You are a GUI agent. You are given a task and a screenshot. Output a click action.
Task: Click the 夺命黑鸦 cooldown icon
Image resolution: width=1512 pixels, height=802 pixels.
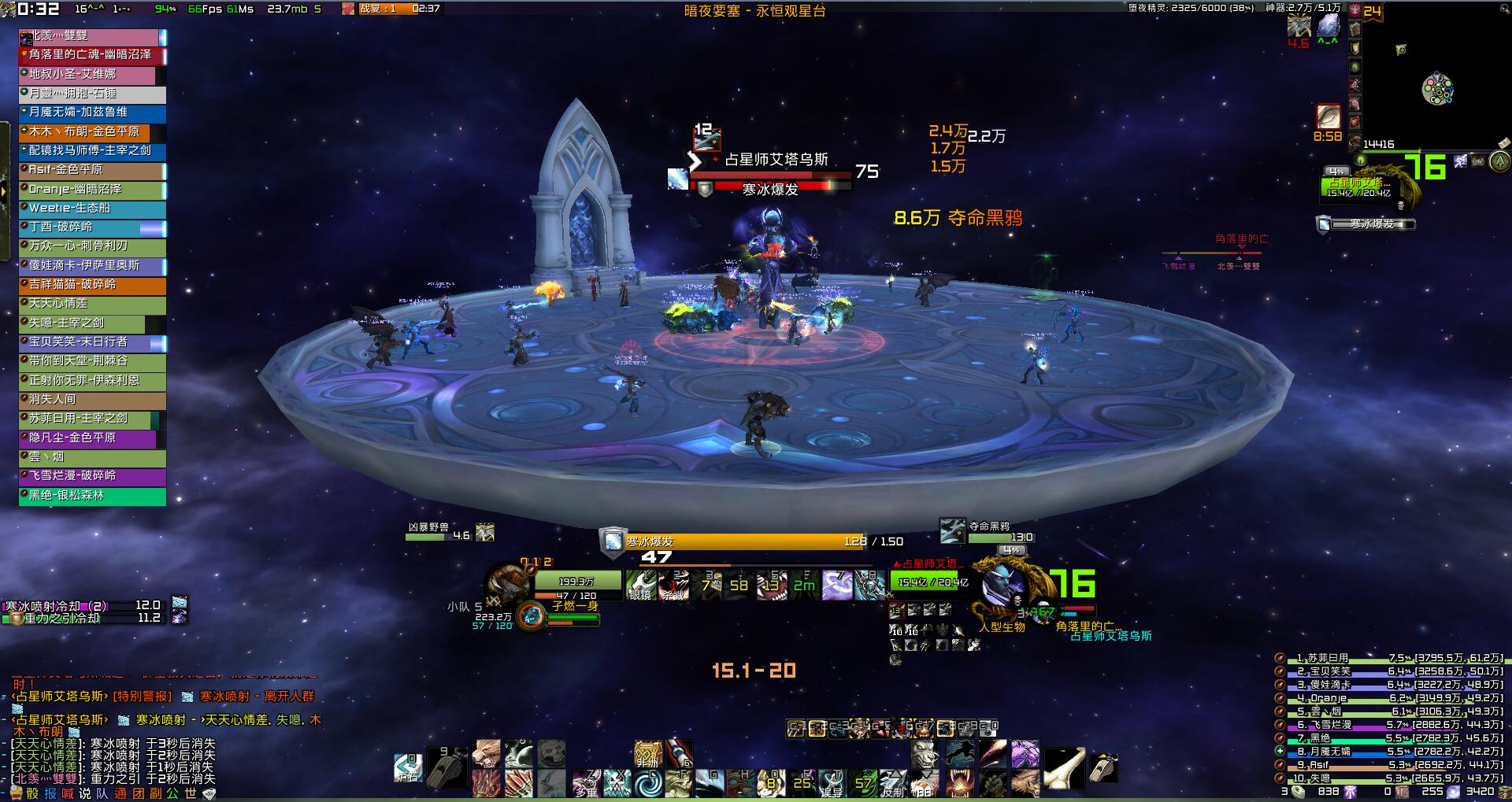(x=953, y=530)
